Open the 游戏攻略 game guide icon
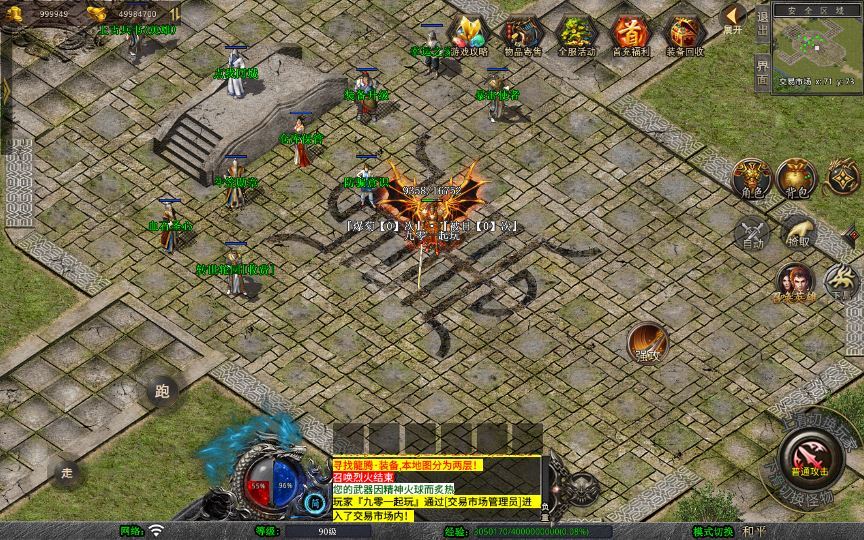Viewport: 864px width, 540px height. click(x=469, y=36)
